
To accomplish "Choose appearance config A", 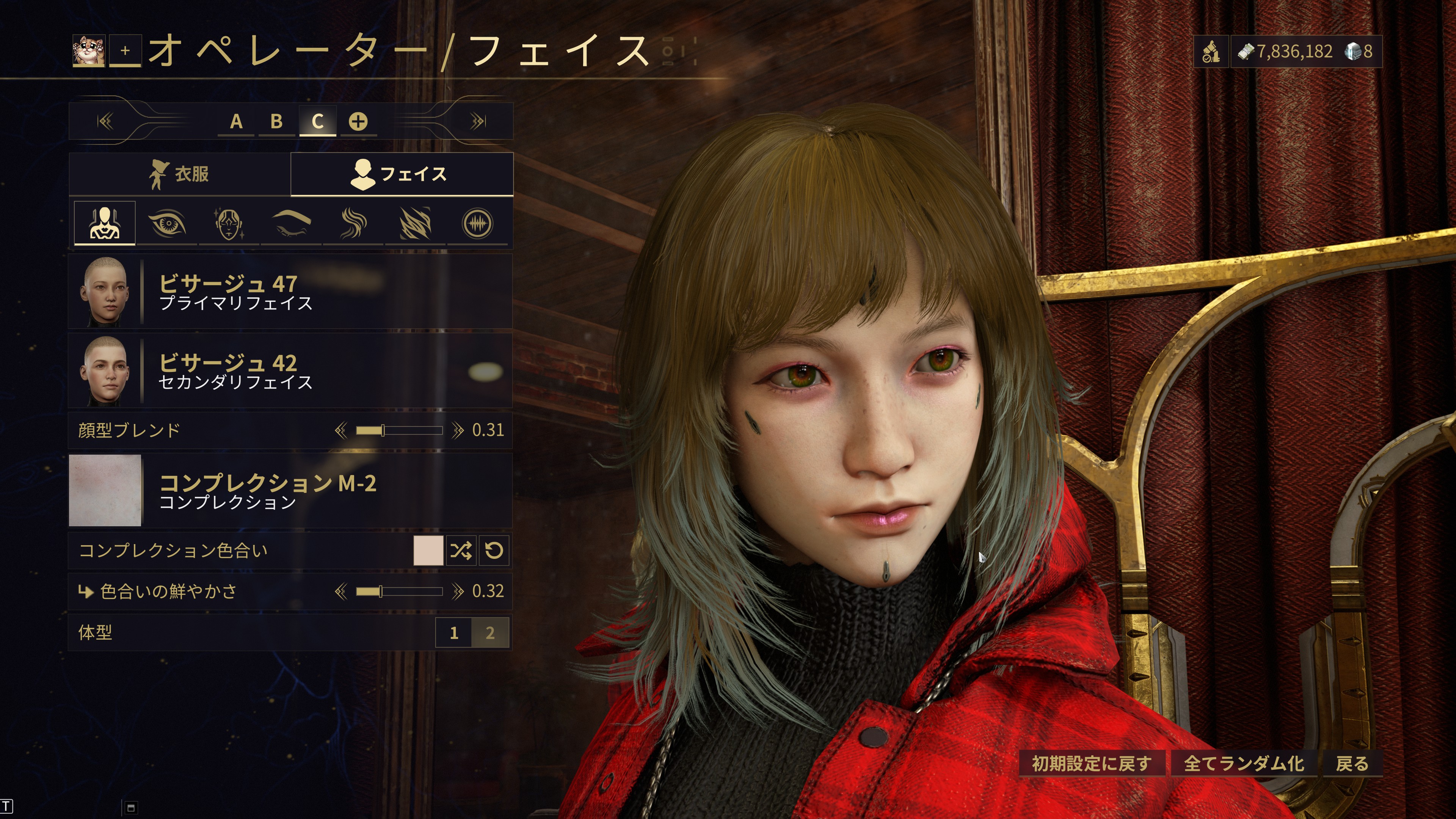I will click(236, 121).
